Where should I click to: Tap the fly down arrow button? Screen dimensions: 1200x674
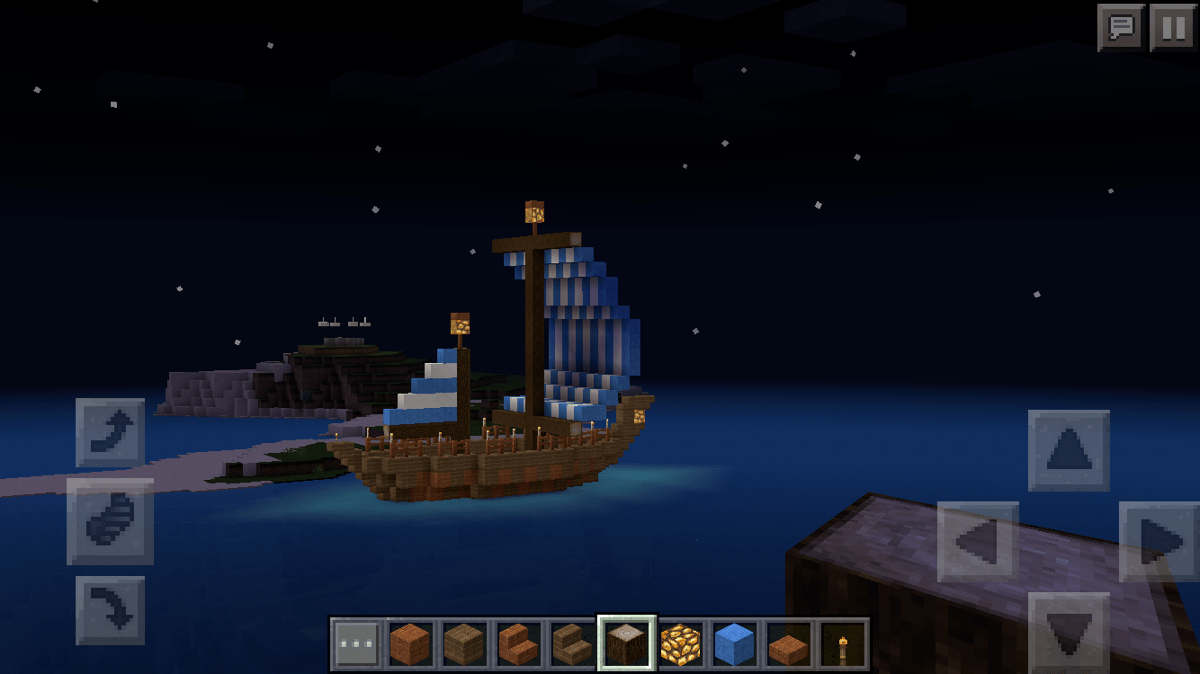click(x=110, y=609)
